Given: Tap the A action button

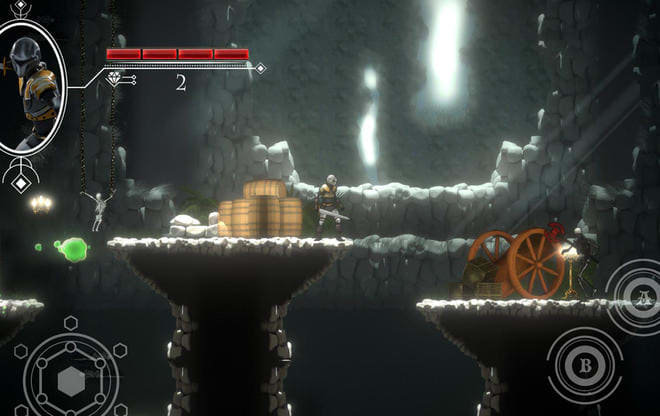Looking at the screenshot, I should point(641,295).
